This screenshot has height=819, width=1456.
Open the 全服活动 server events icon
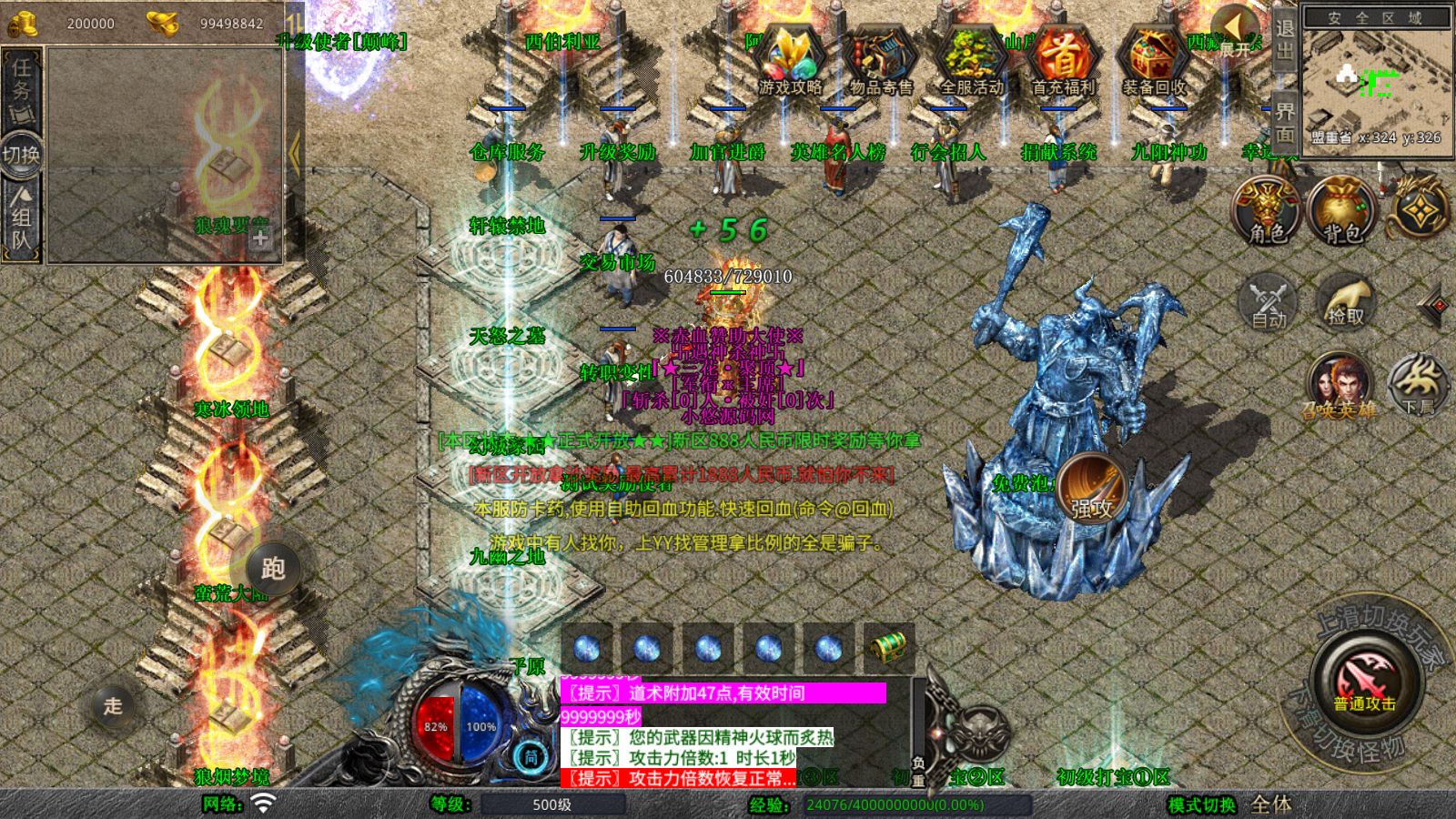click(972, 62)
